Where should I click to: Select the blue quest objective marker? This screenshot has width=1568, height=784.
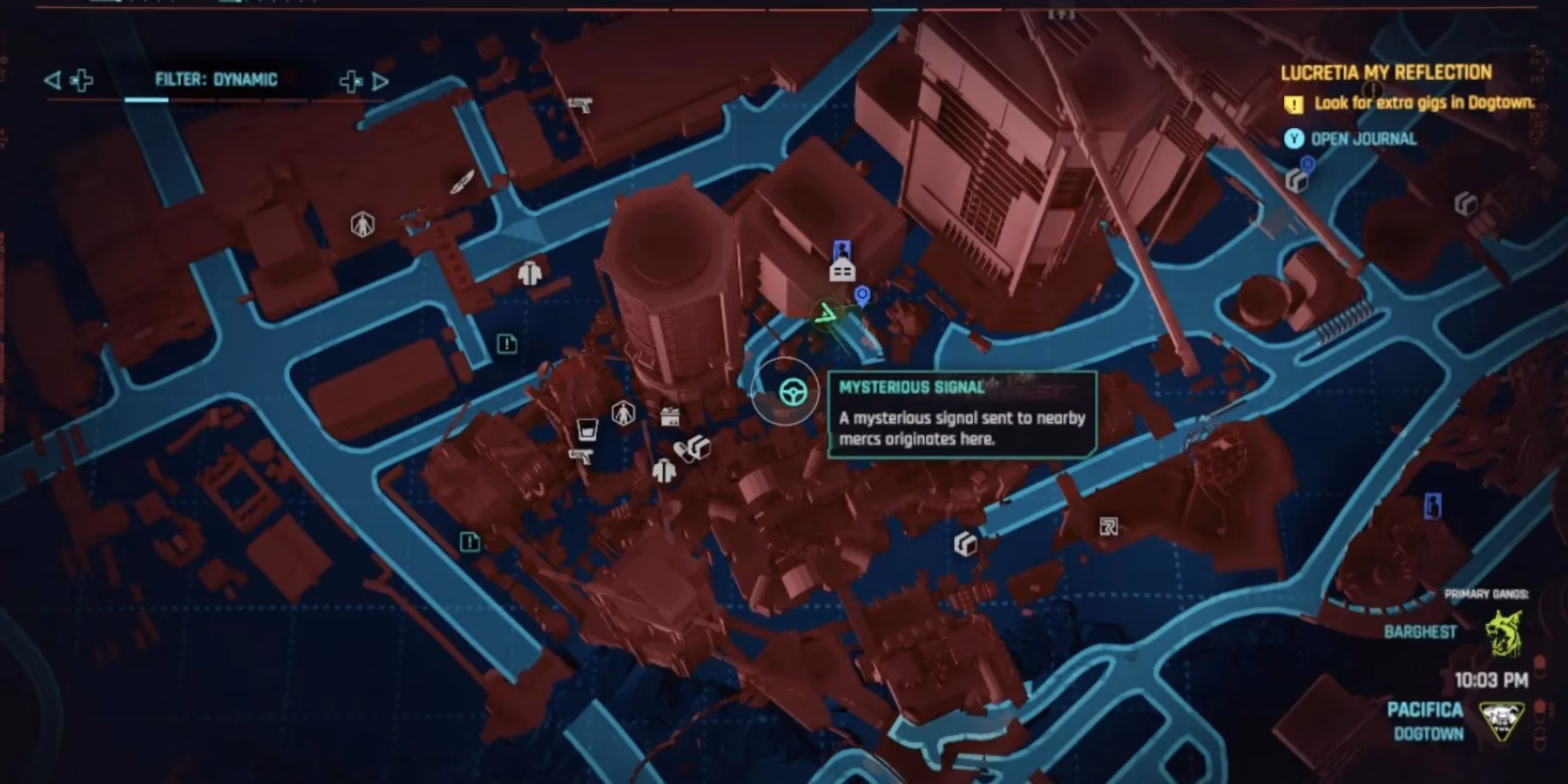click(x=862, y=293)
